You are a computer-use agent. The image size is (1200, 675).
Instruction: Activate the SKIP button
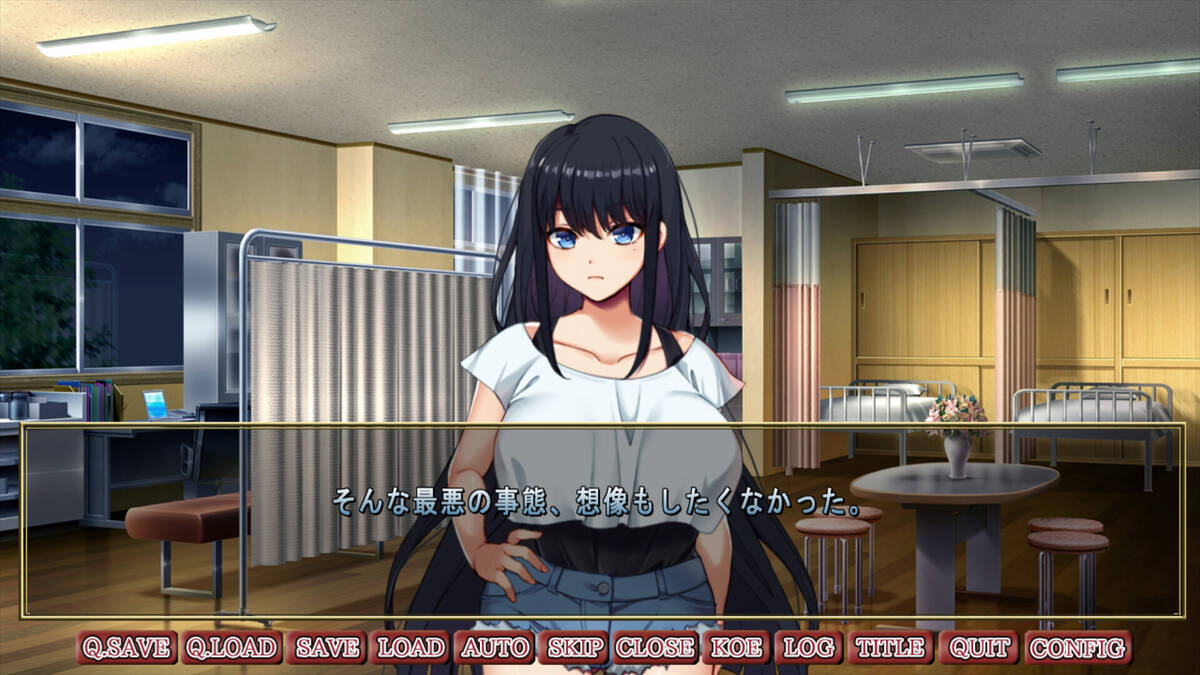coord(574,647)
